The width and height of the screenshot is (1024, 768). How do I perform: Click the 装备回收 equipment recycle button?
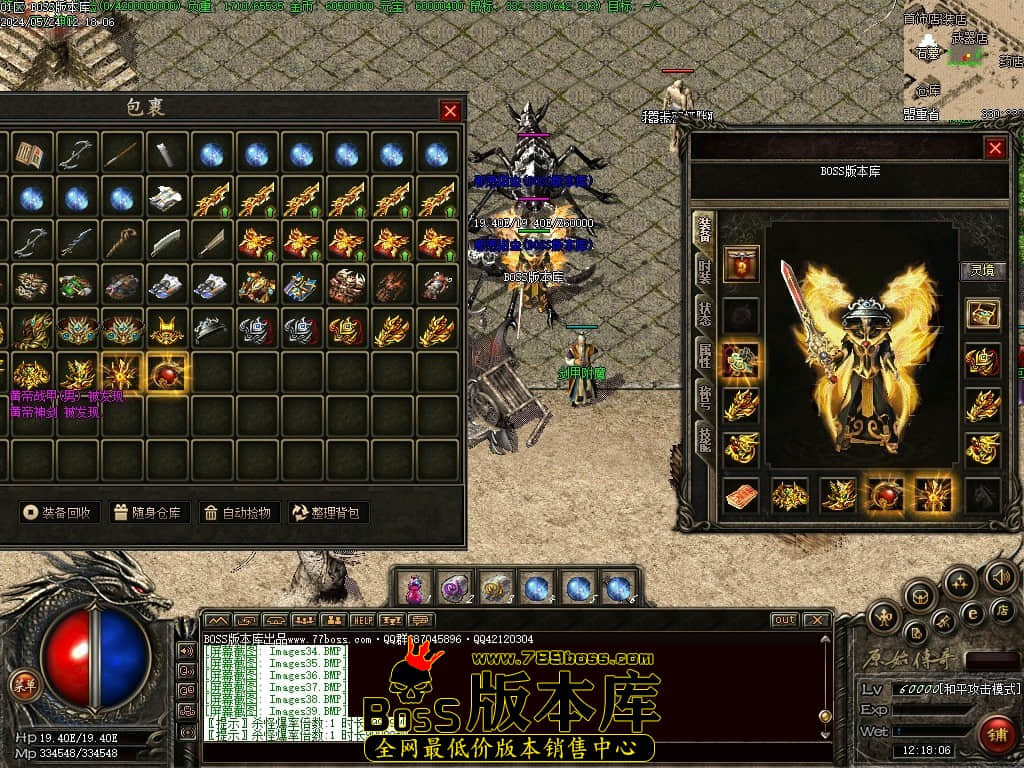pos(59,512)
